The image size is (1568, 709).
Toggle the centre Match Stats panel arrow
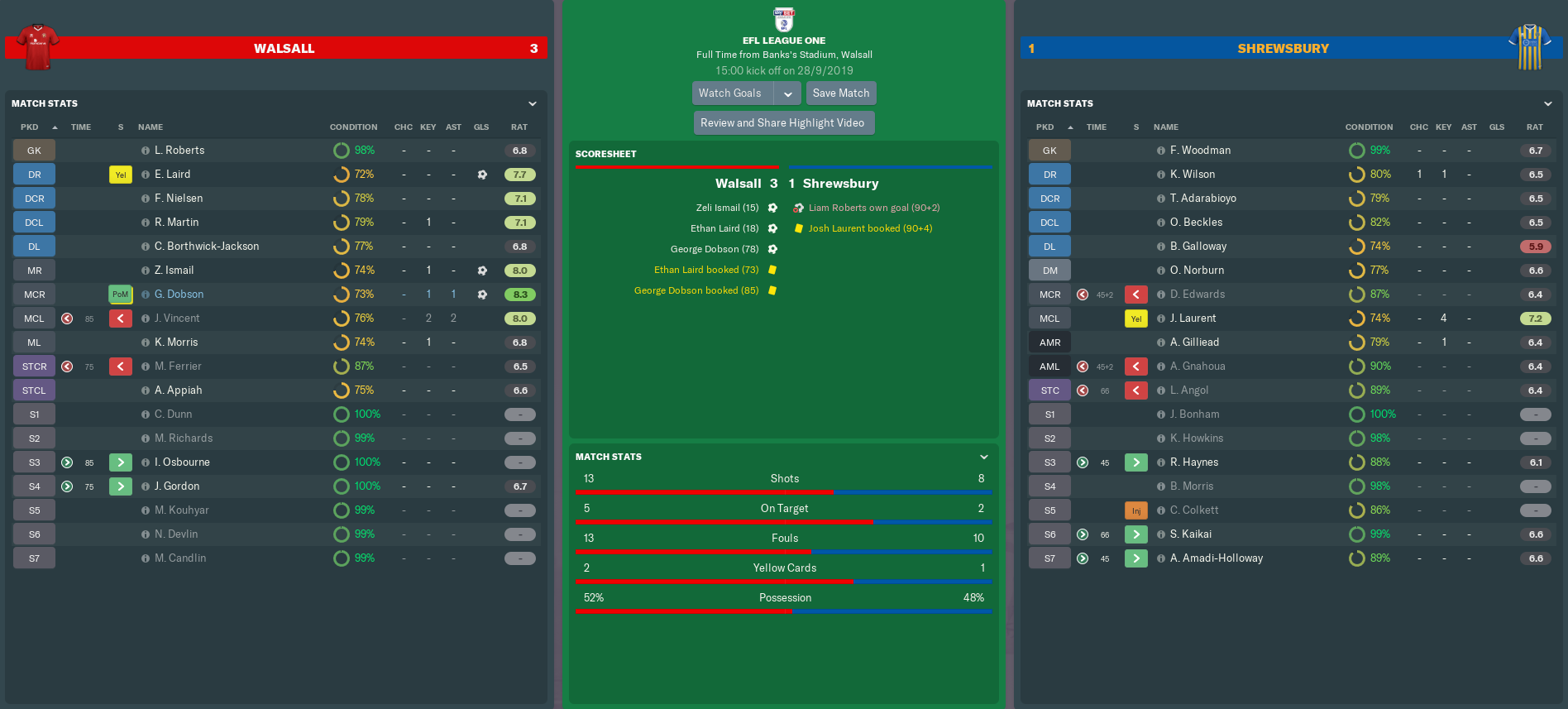984,457
